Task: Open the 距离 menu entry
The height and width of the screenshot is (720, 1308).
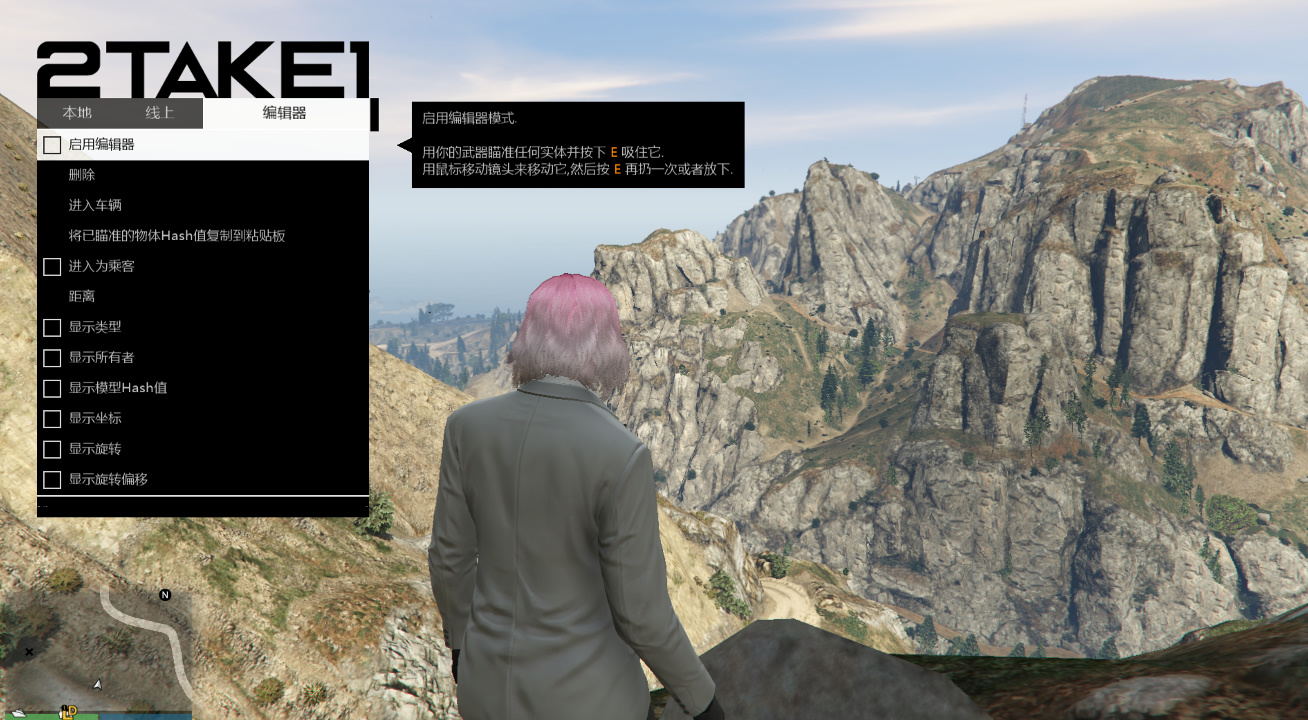Action: pyautogui.click(x=82, y=297)
